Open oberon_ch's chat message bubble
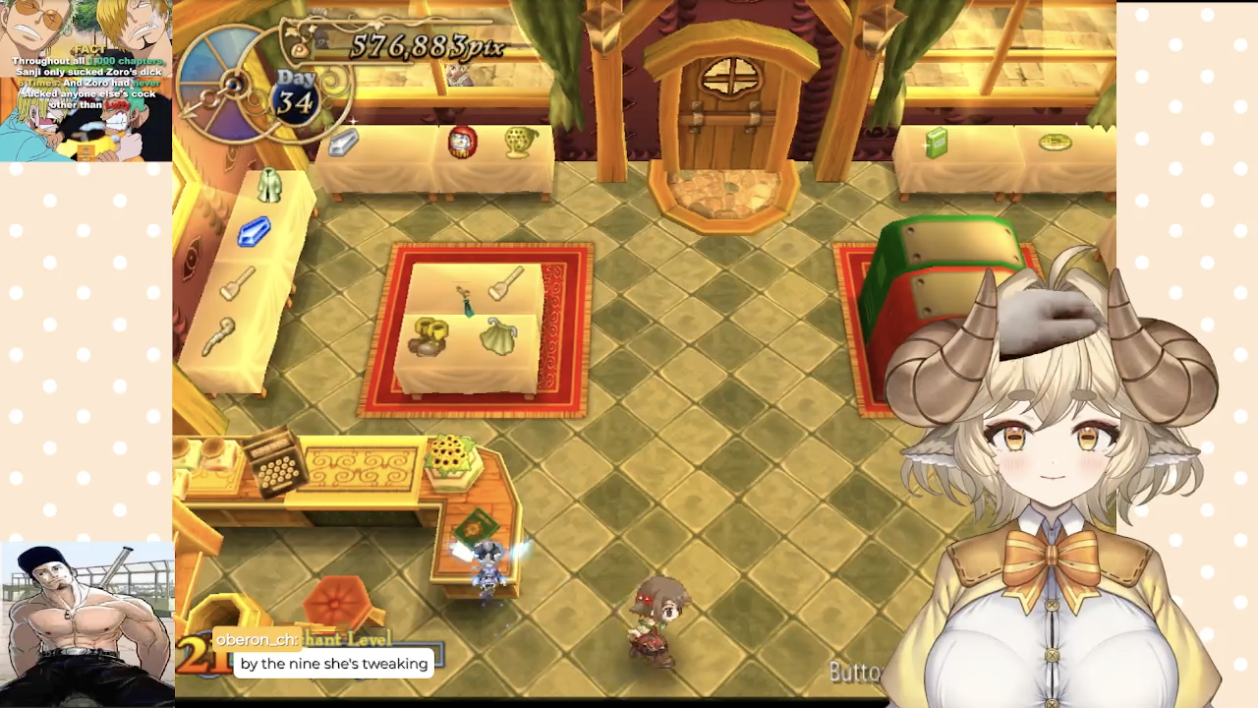The width and height of the screenshot is (1258, 708). (x=334, y=663)
